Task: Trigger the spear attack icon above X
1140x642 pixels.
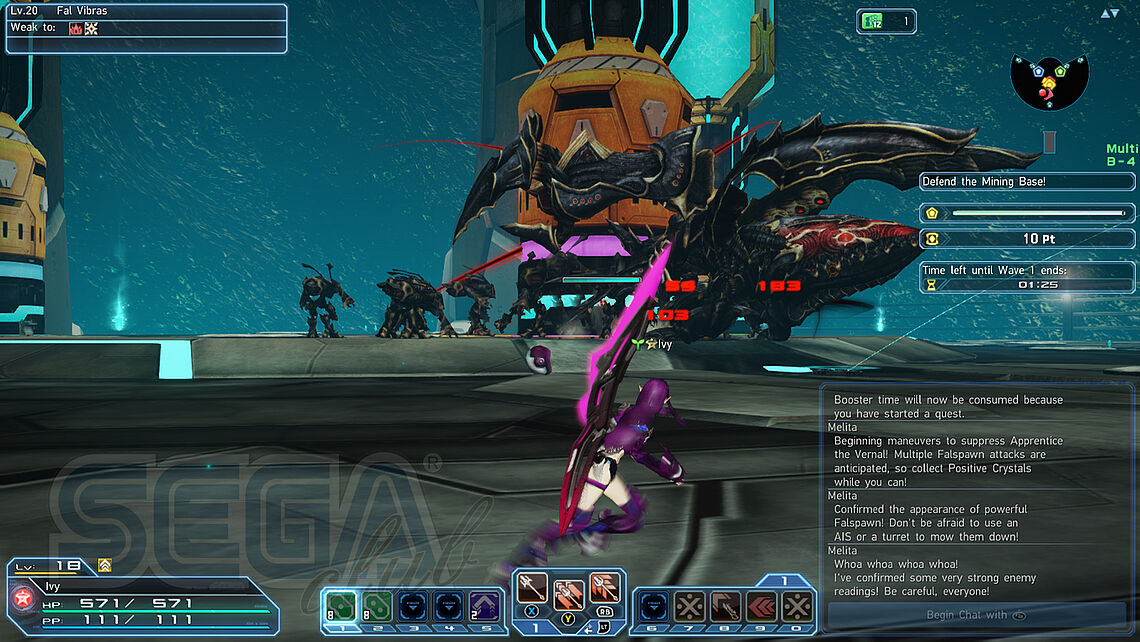Action: click(x=532, y=588)
